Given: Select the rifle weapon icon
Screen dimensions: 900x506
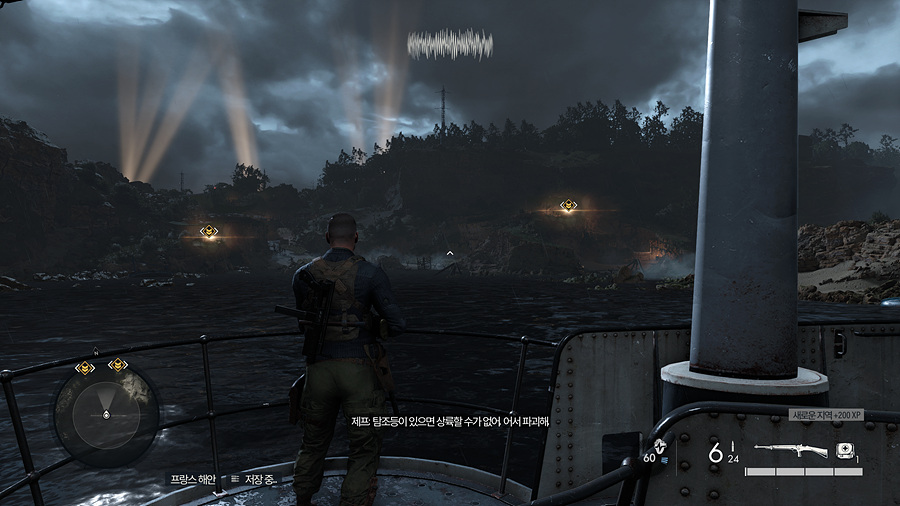Looking at the screenshot, I should coord(790,450).
